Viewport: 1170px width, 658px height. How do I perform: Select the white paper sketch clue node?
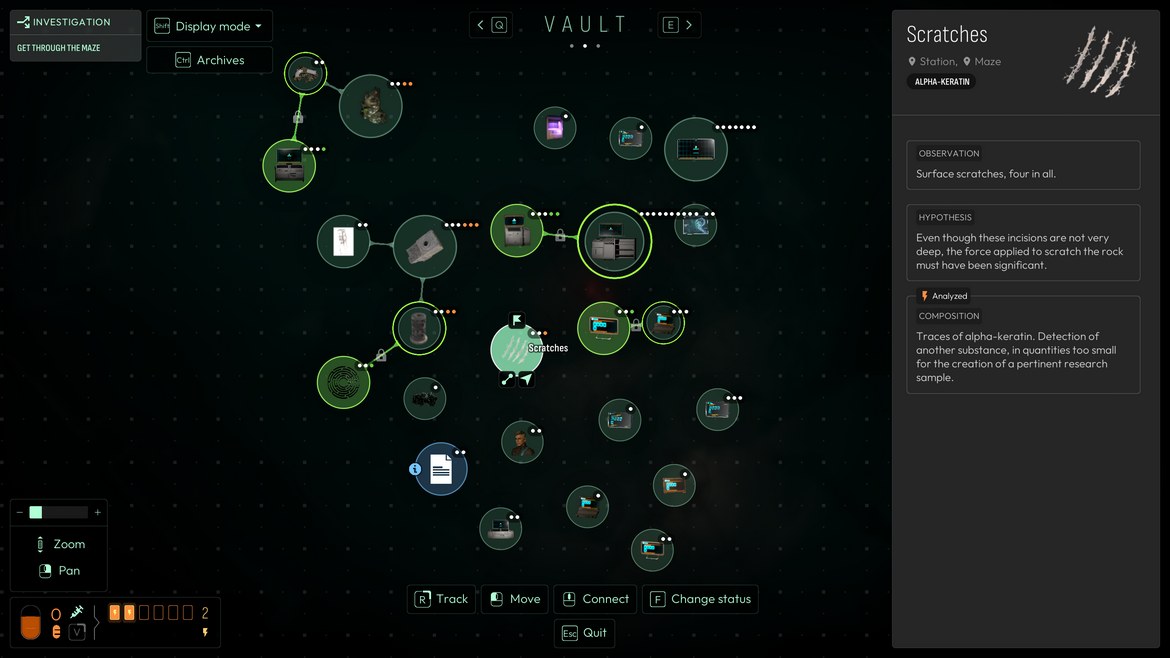343,241
